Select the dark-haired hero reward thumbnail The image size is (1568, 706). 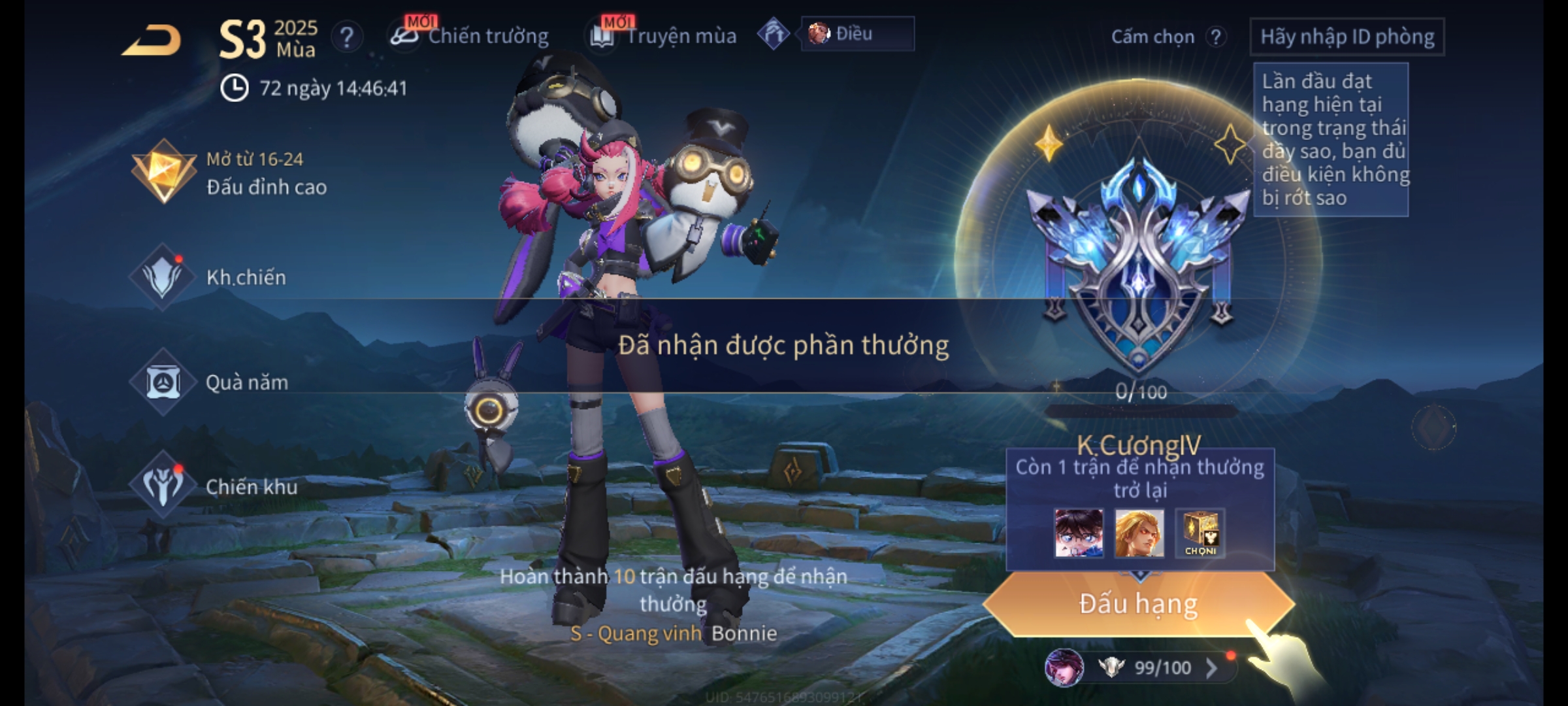click(1079, 533)
